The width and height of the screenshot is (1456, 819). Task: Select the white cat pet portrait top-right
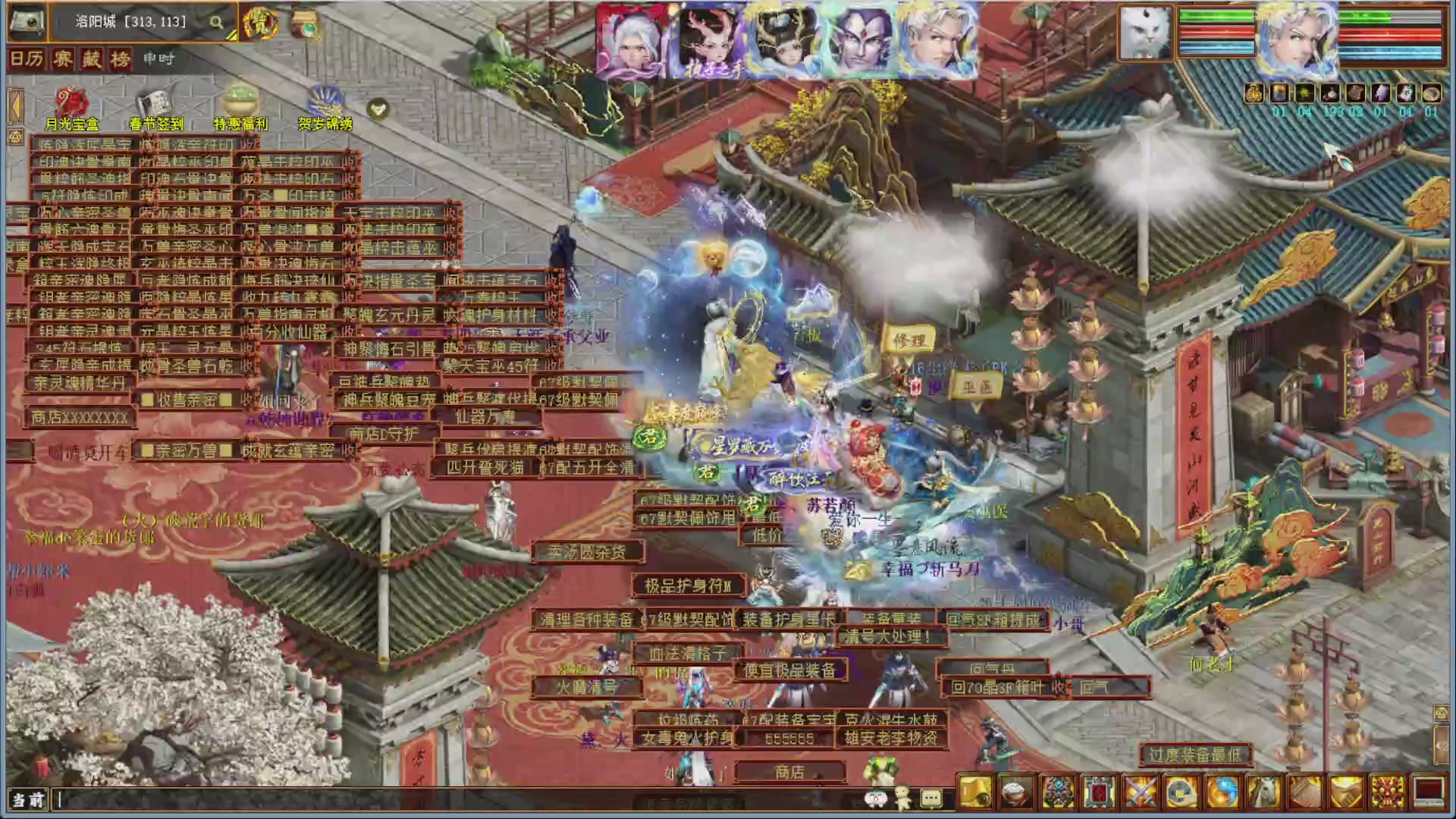click(x=1147, y=32)
